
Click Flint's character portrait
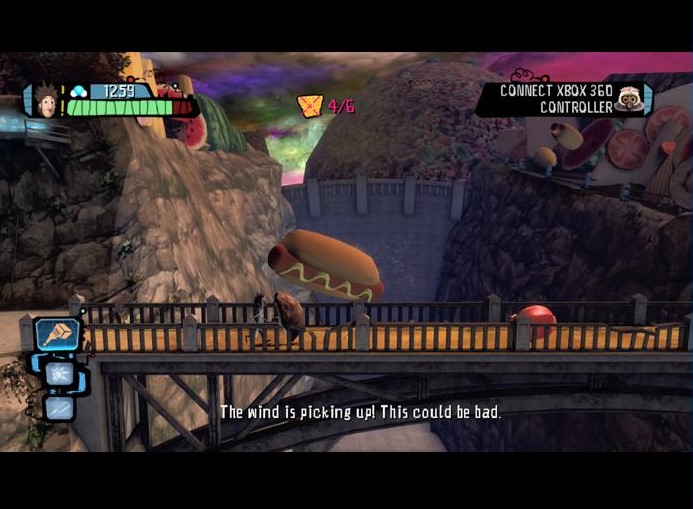coord(45,100)
